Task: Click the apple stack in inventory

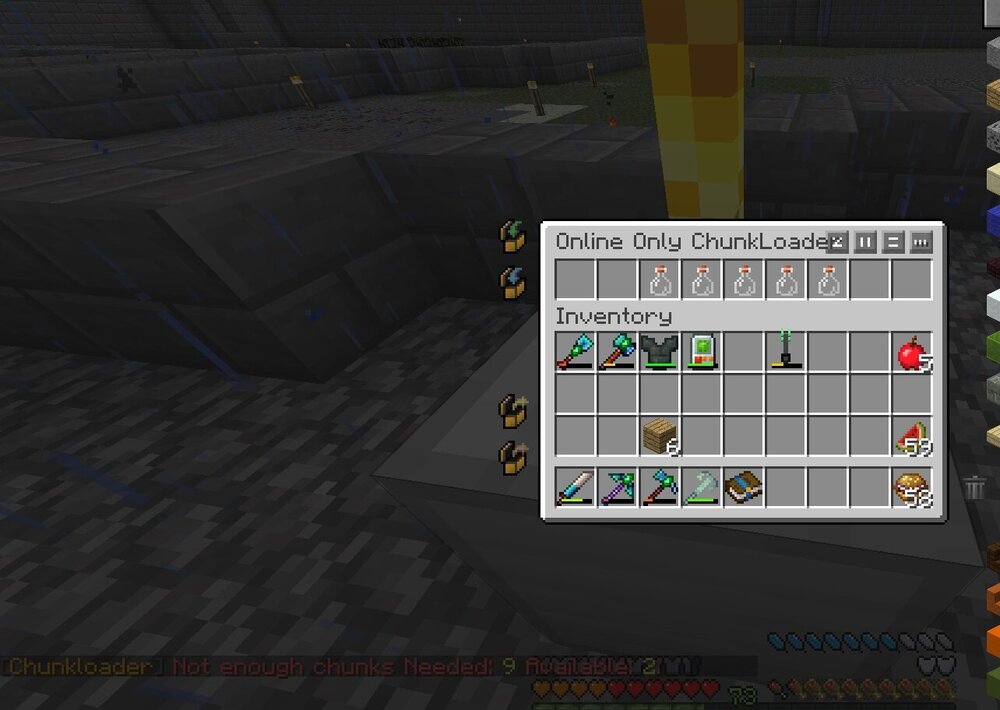Action: point(911,353)
